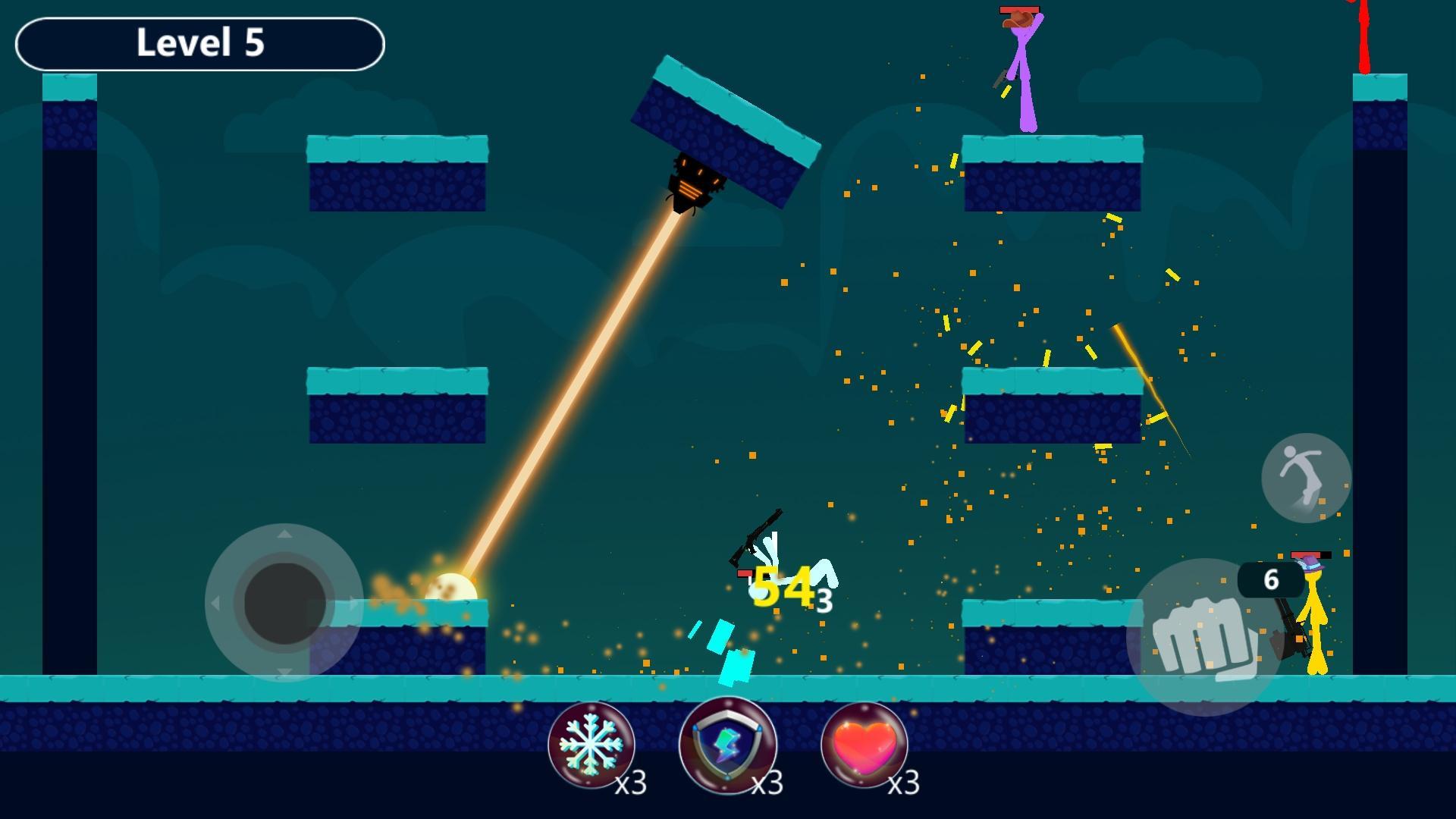
Task: Hit the fist attack button
Action: (1204, 638)
